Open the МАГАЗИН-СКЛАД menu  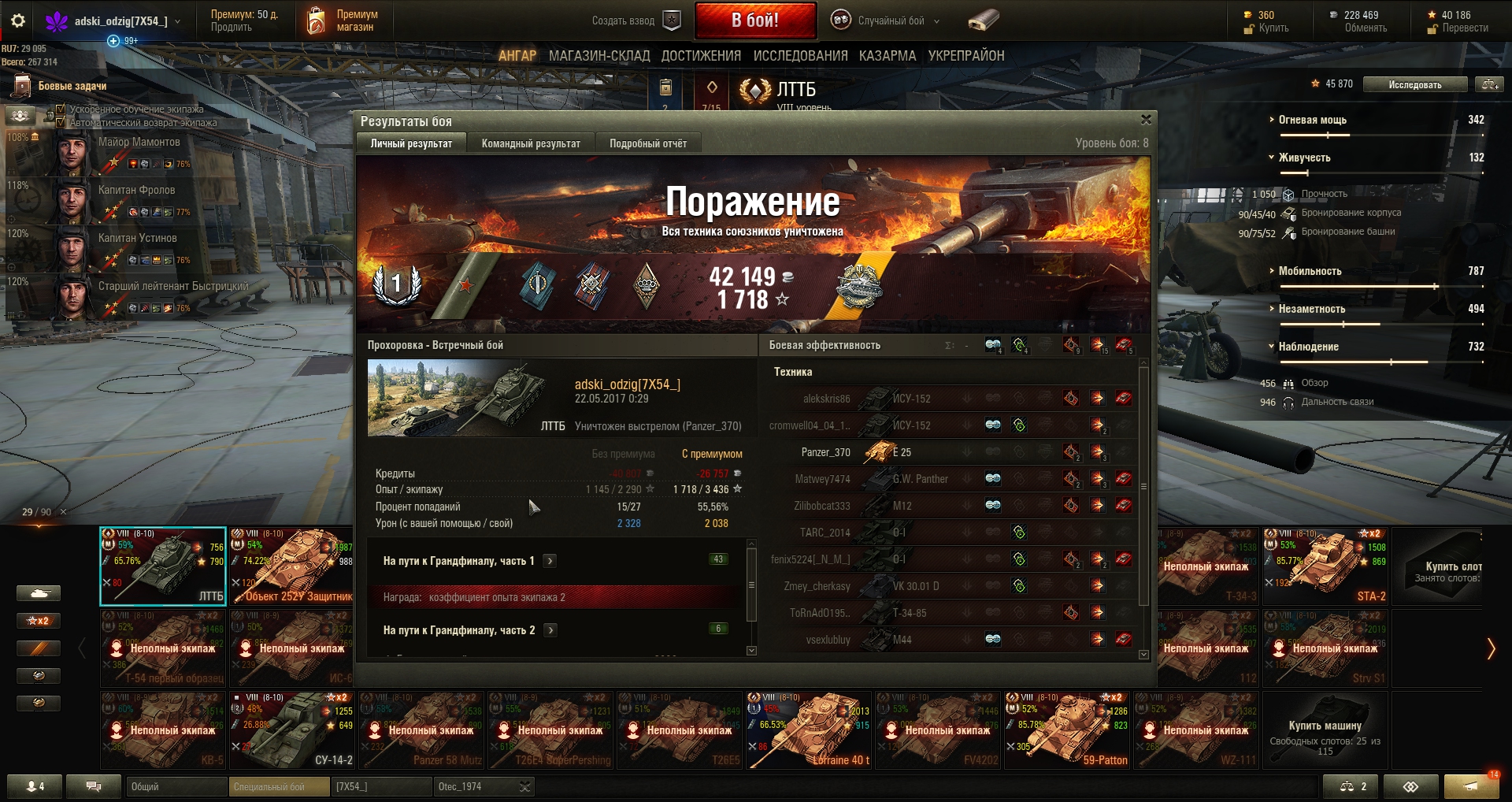pyautogui.click(x=599, y=56)
